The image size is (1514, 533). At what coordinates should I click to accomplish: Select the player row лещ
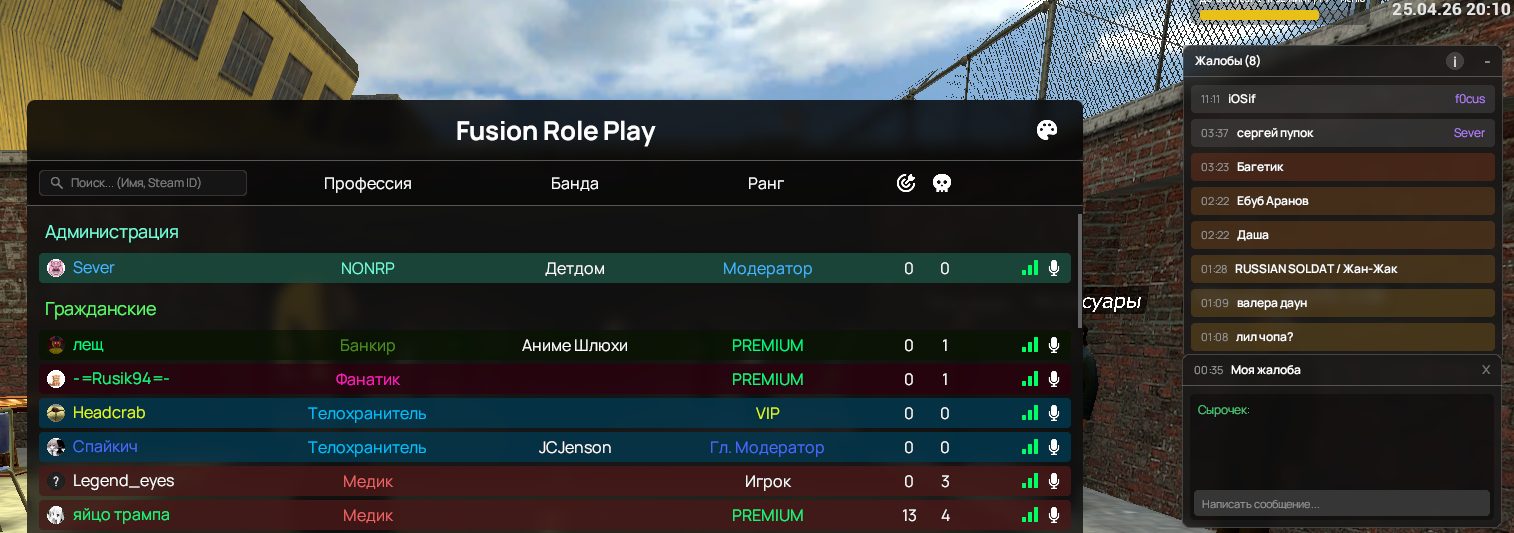(88, 345)
